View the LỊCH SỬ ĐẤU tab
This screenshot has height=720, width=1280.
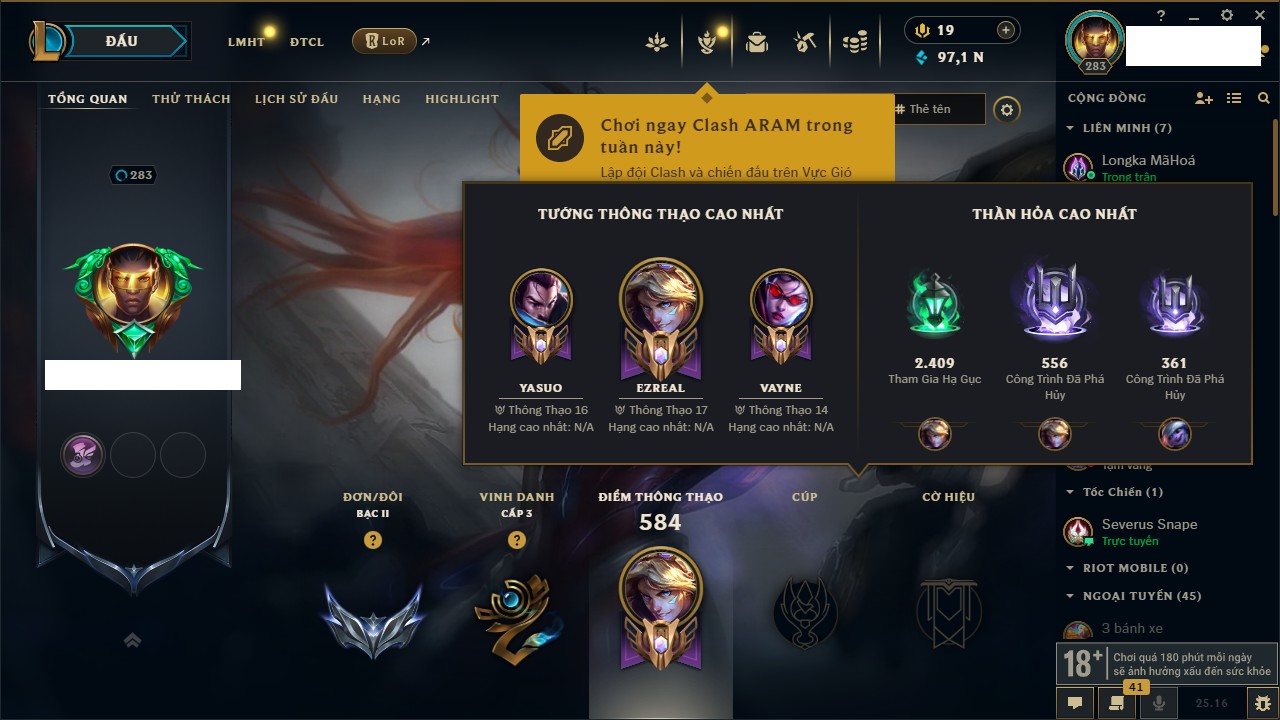[x=296, y=99]
